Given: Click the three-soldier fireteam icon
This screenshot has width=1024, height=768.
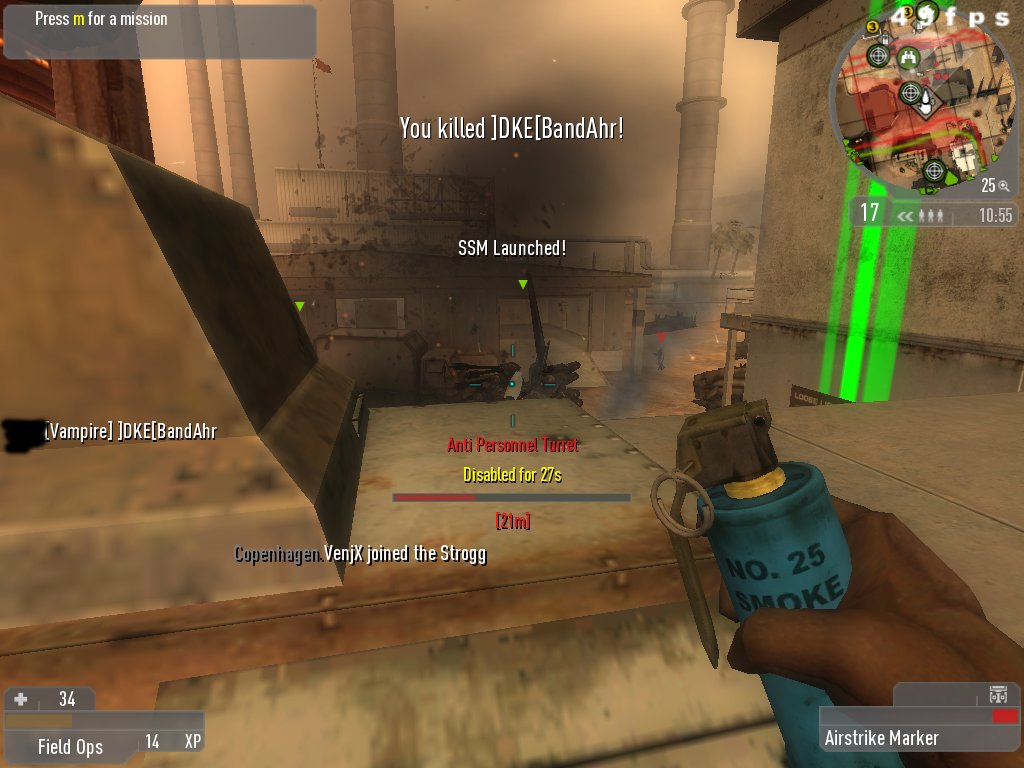Looking at the screenshot, I should click(931, 215).
